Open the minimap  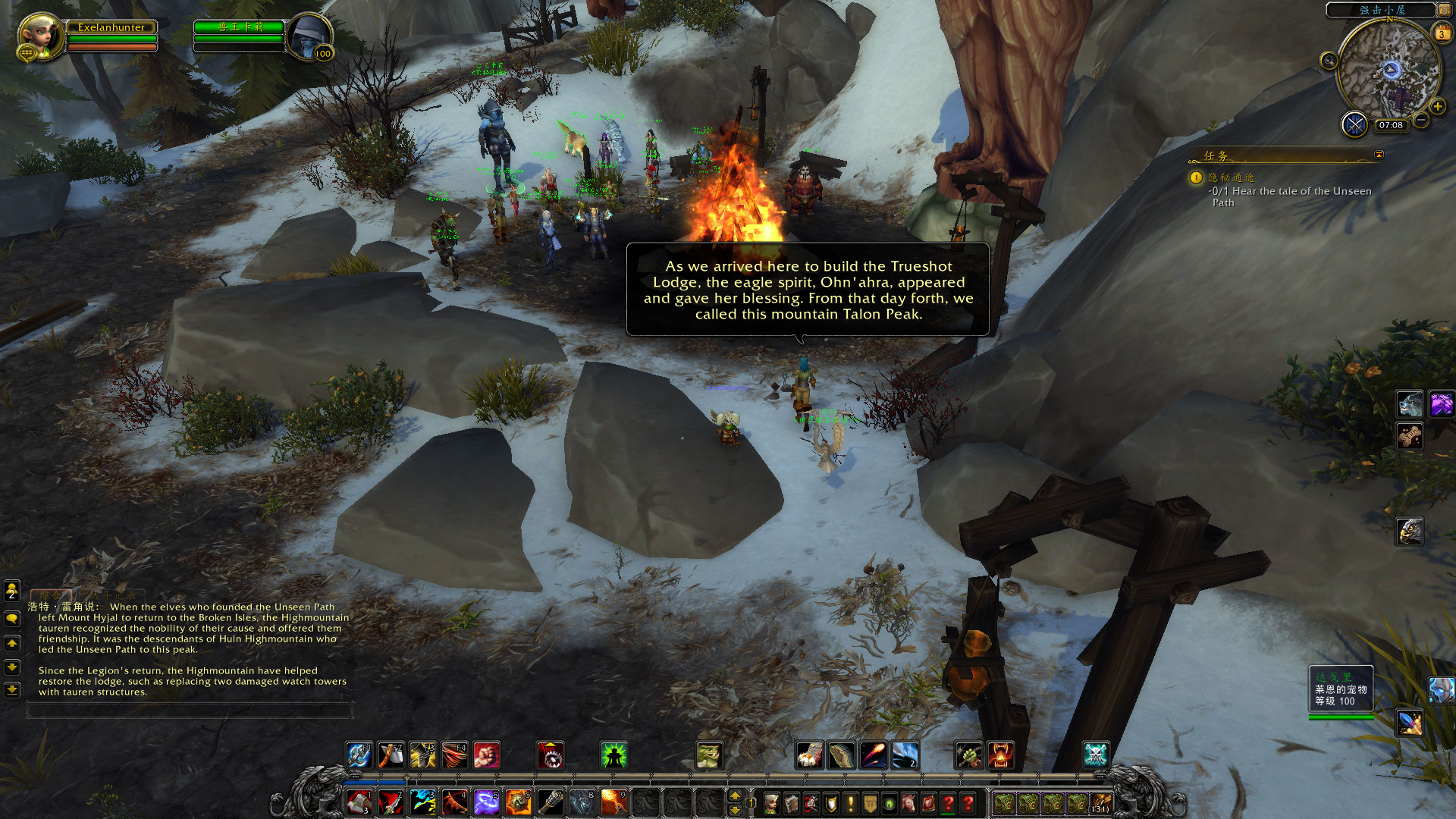[x=1389, y=71]
